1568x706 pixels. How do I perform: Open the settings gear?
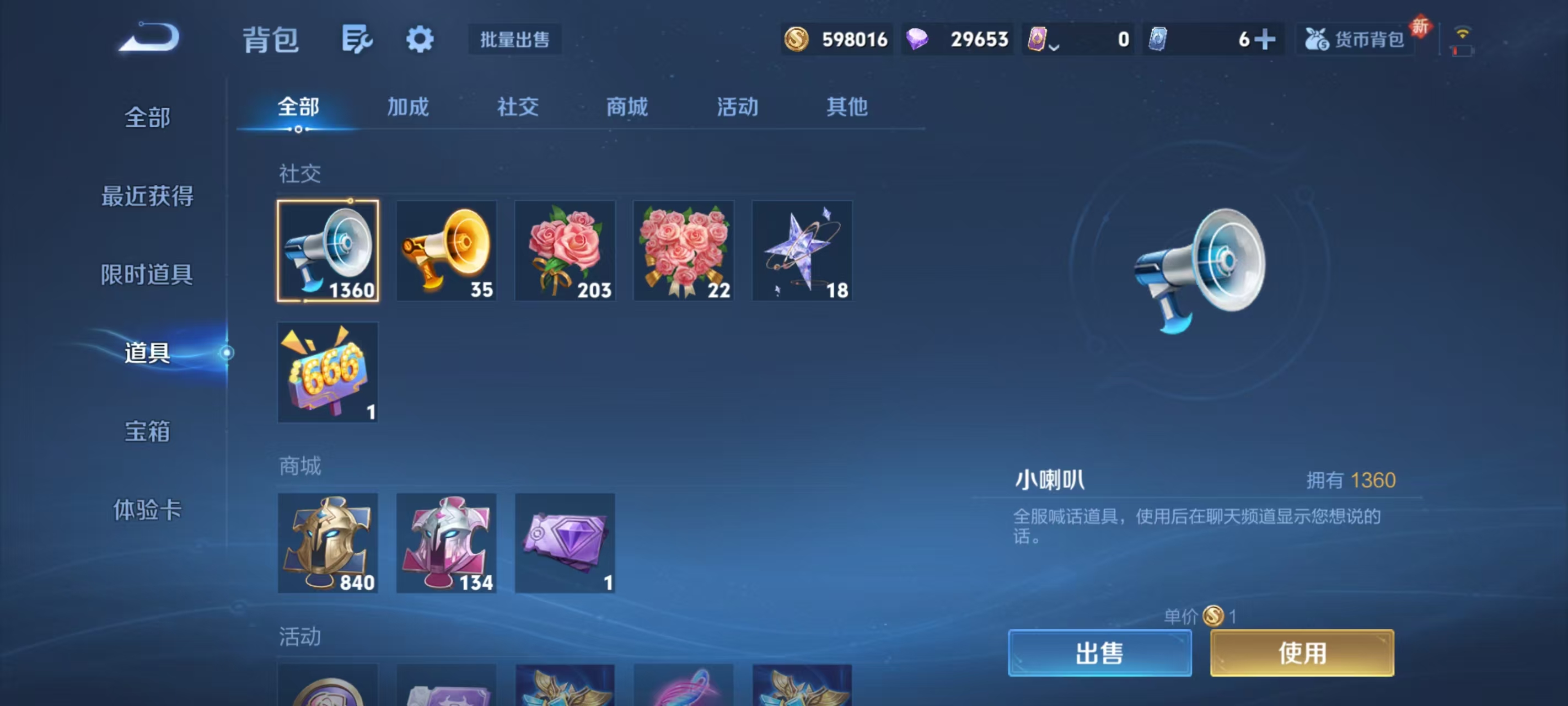[x=421, y=39]
